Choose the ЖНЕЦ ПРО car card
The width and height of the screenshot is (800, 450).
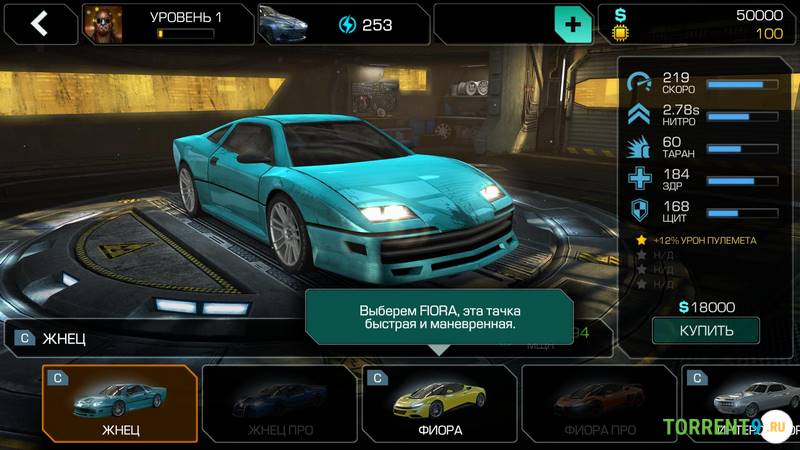coord(279,405)
